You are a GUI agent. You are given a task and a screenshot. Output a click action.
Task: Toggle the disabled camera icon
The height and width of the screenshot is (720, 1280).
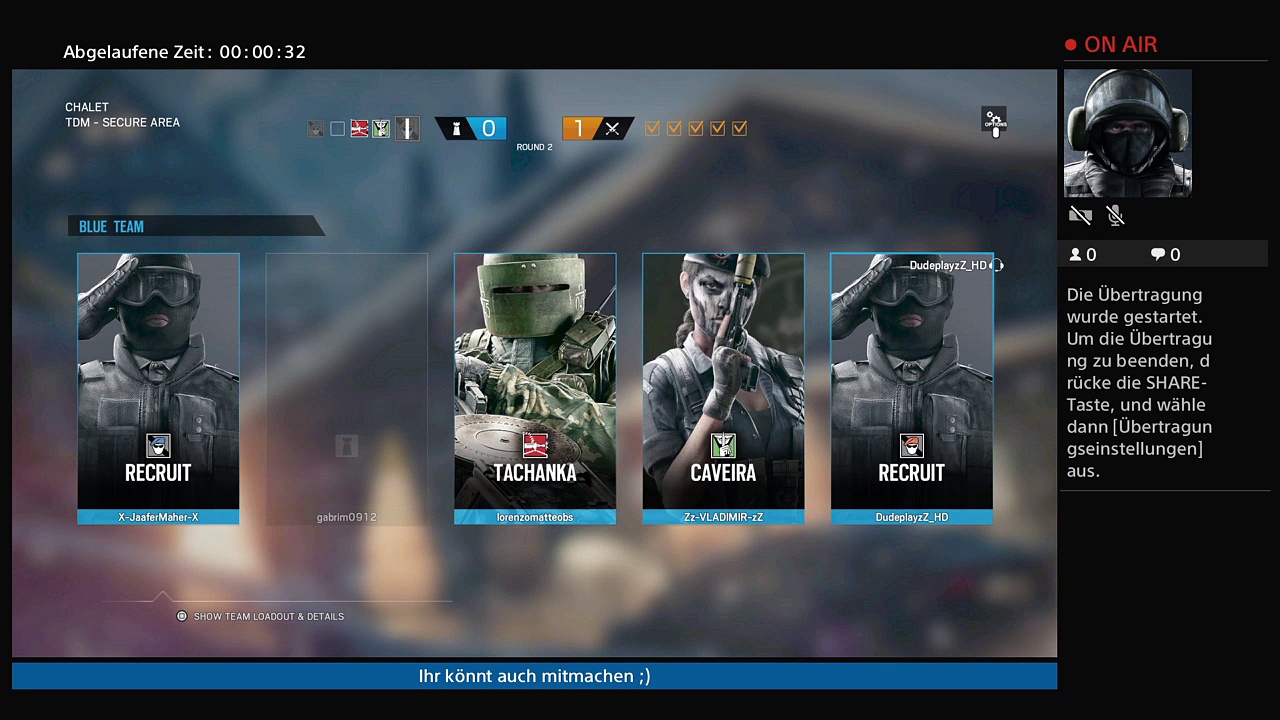[1080, 215]
